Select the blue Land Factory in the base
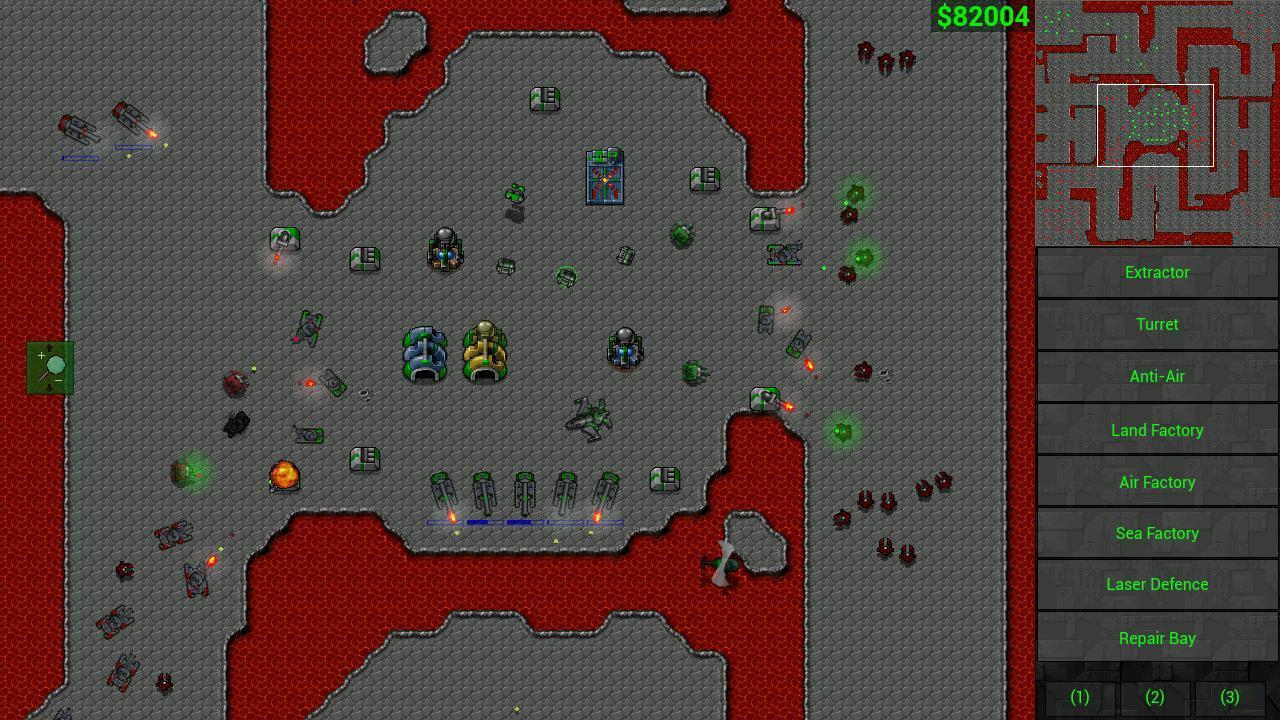 [424, 352]
